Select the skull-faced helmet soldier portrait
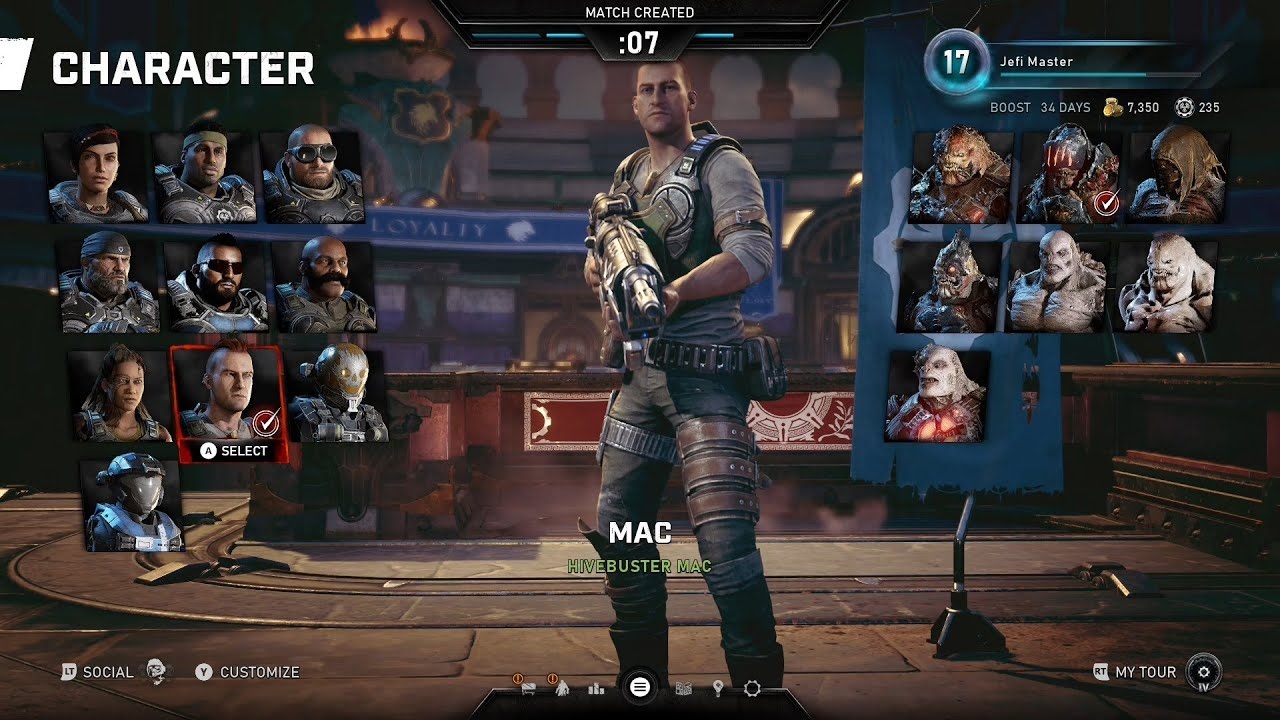Viewport: 1280px width, 720px height. click(x=338, y=394)
